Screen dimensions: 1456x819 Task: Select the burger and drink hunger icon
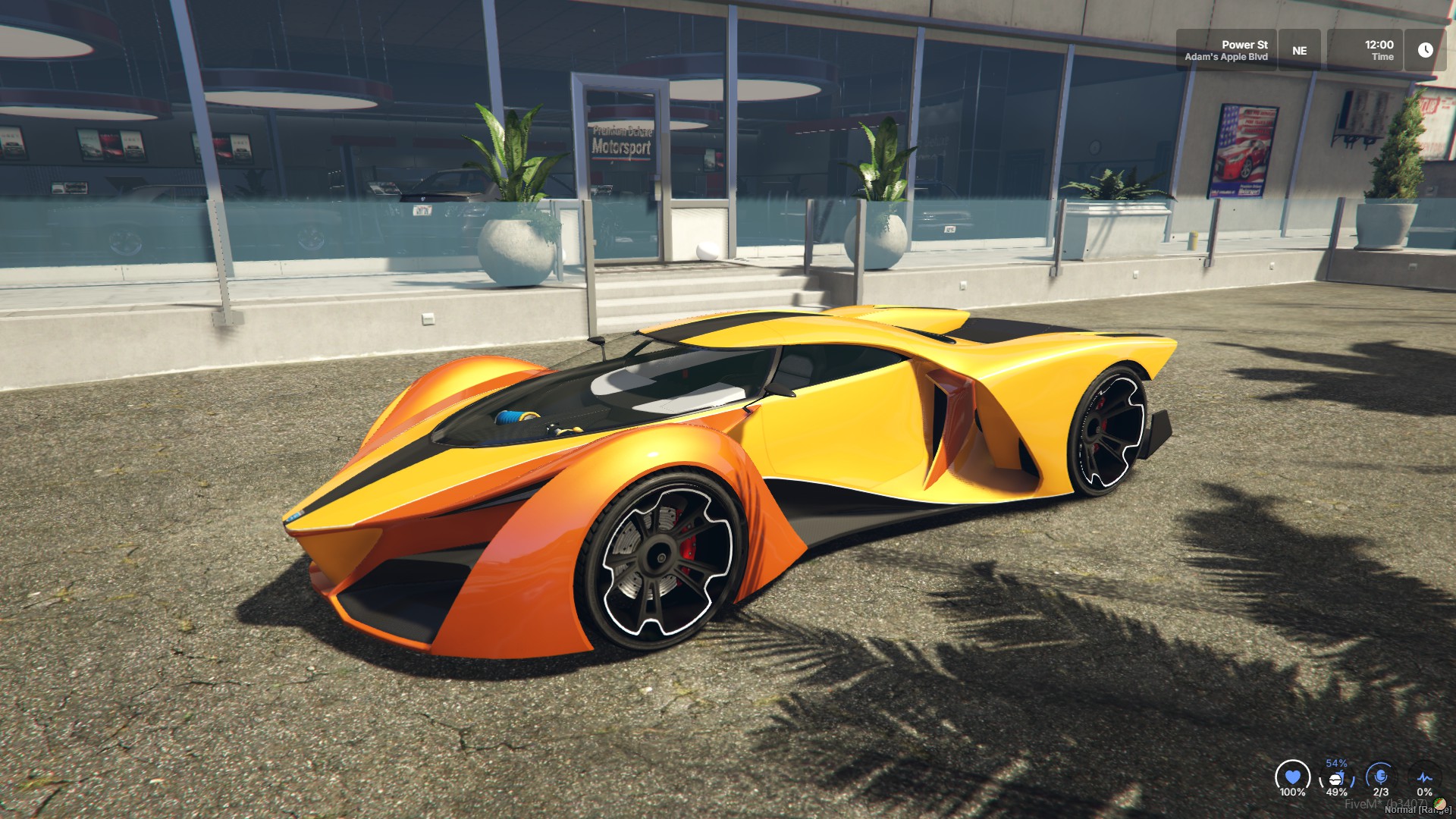point(1336,779)
